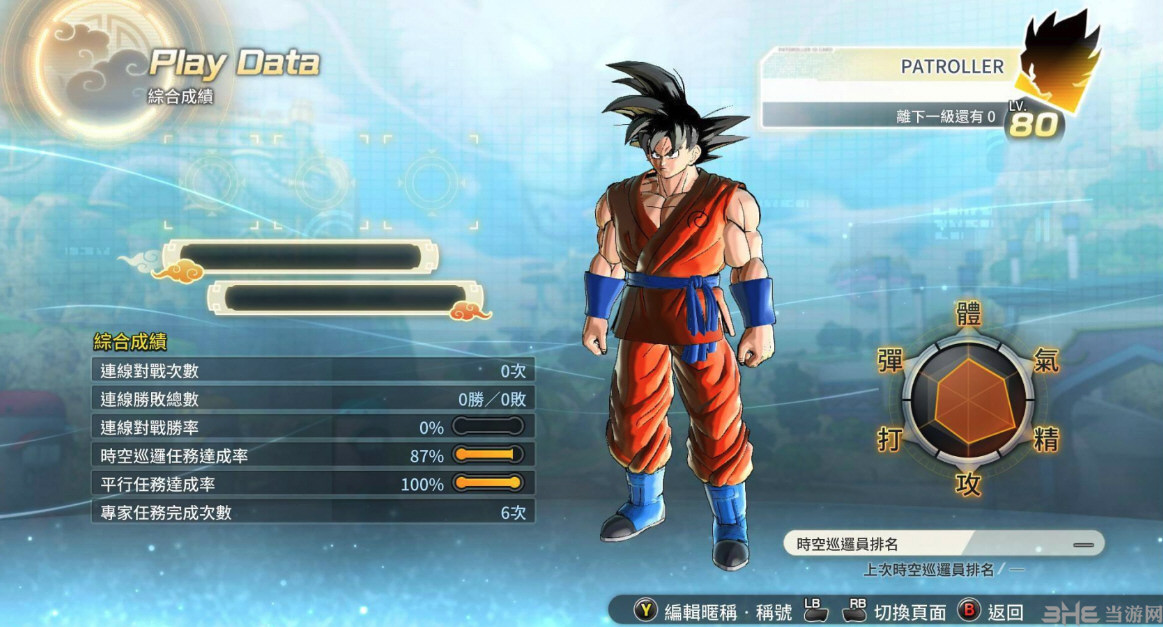Screen dimensions: 1163x627
Task: Highlight the 連線對戰勝率 row
Action: pos(312,427)
